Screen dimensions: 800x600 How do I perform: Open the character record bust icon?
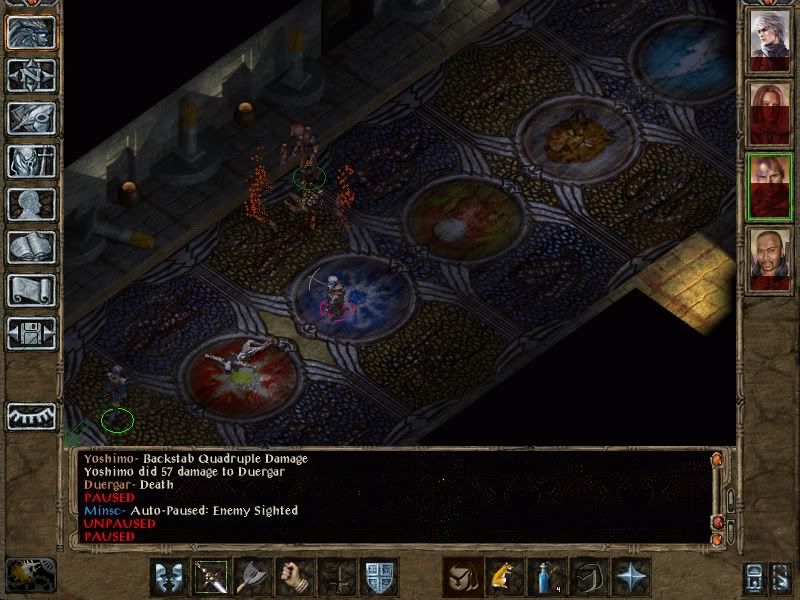[x=31, y=204]
